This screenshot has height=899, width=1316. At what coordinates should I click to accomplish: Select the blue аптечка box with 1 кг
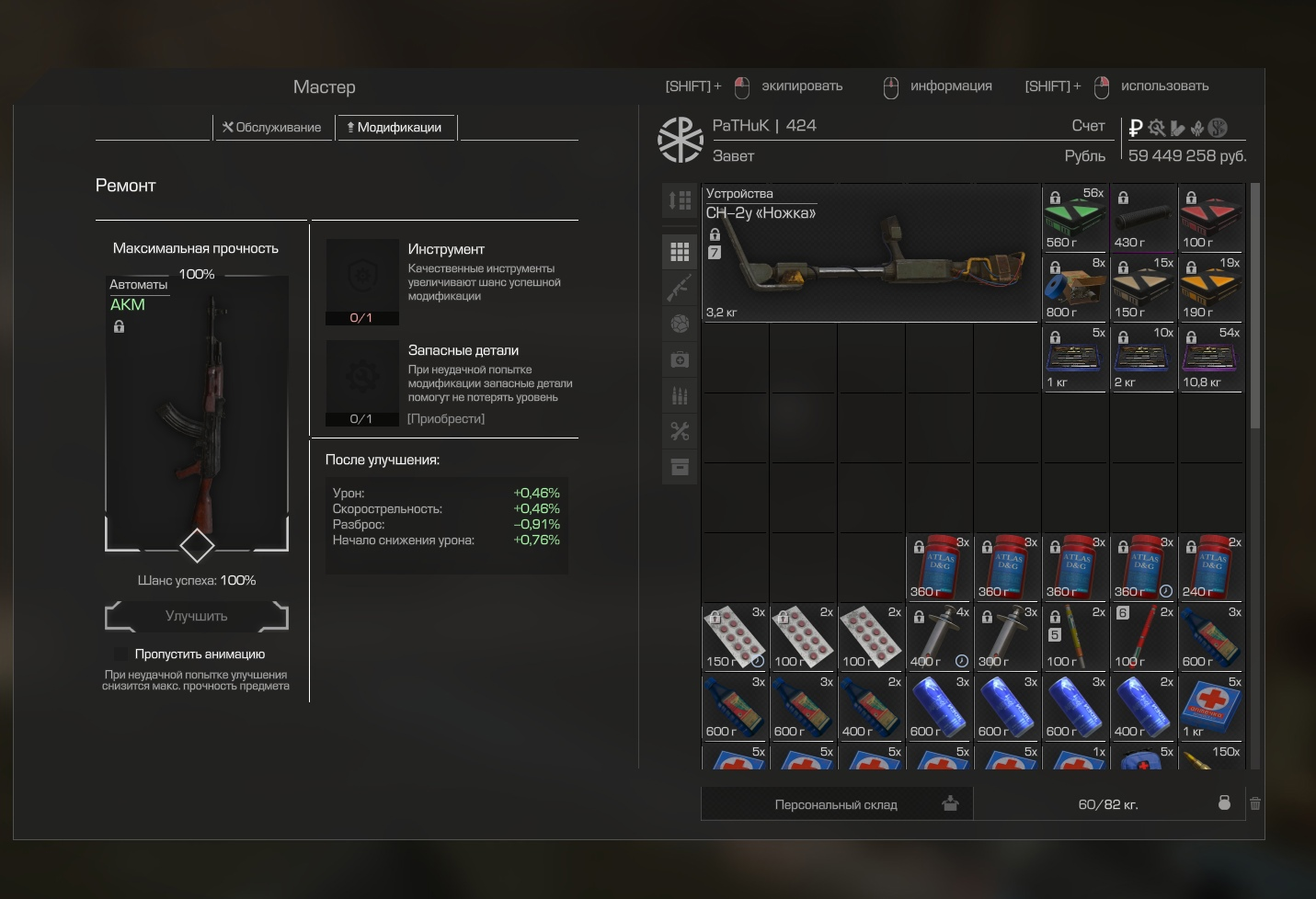tap(1211, 708)
